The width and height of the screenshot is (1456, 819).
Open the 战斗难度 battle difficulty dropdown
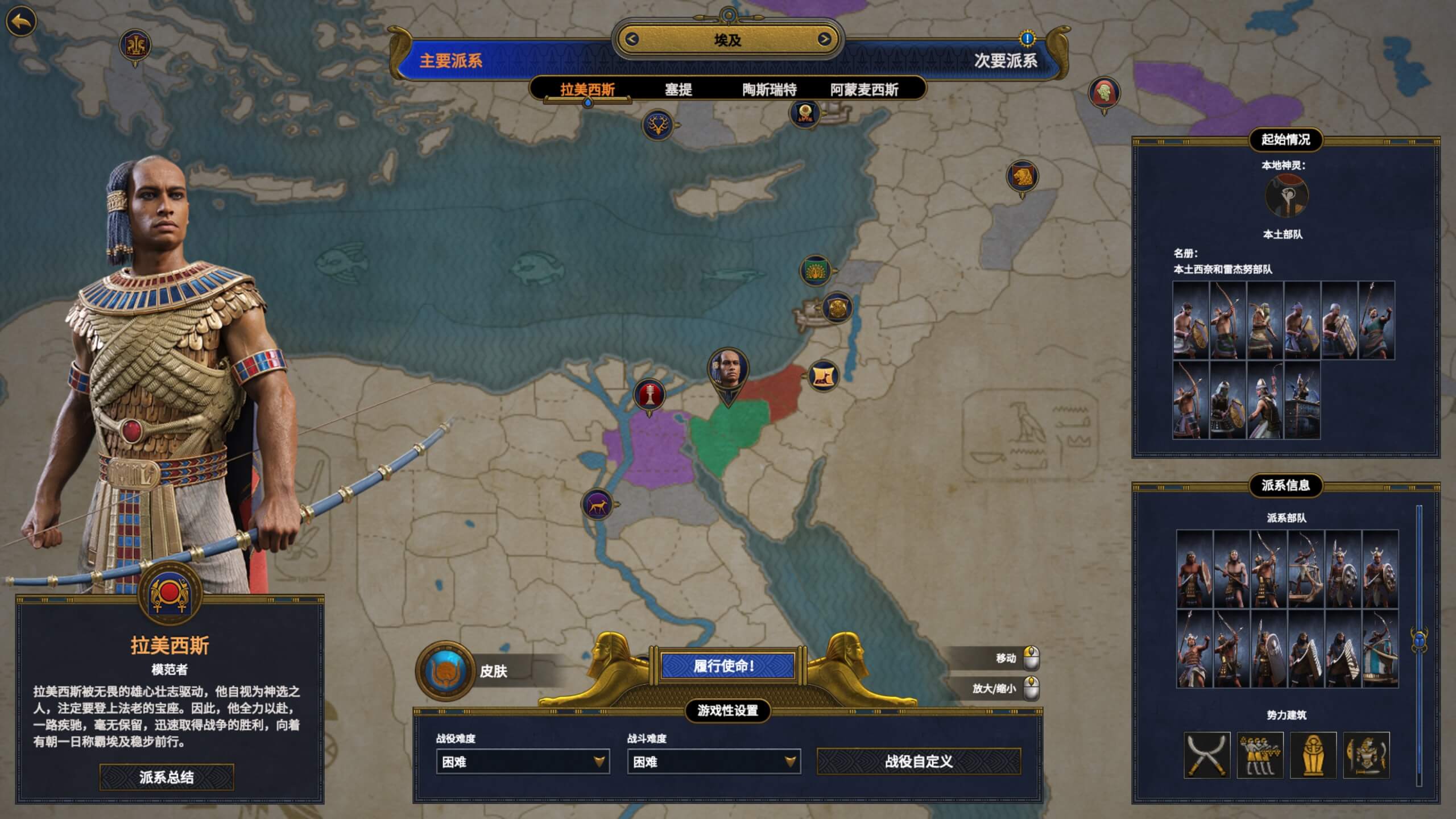[x=713, y=762]
